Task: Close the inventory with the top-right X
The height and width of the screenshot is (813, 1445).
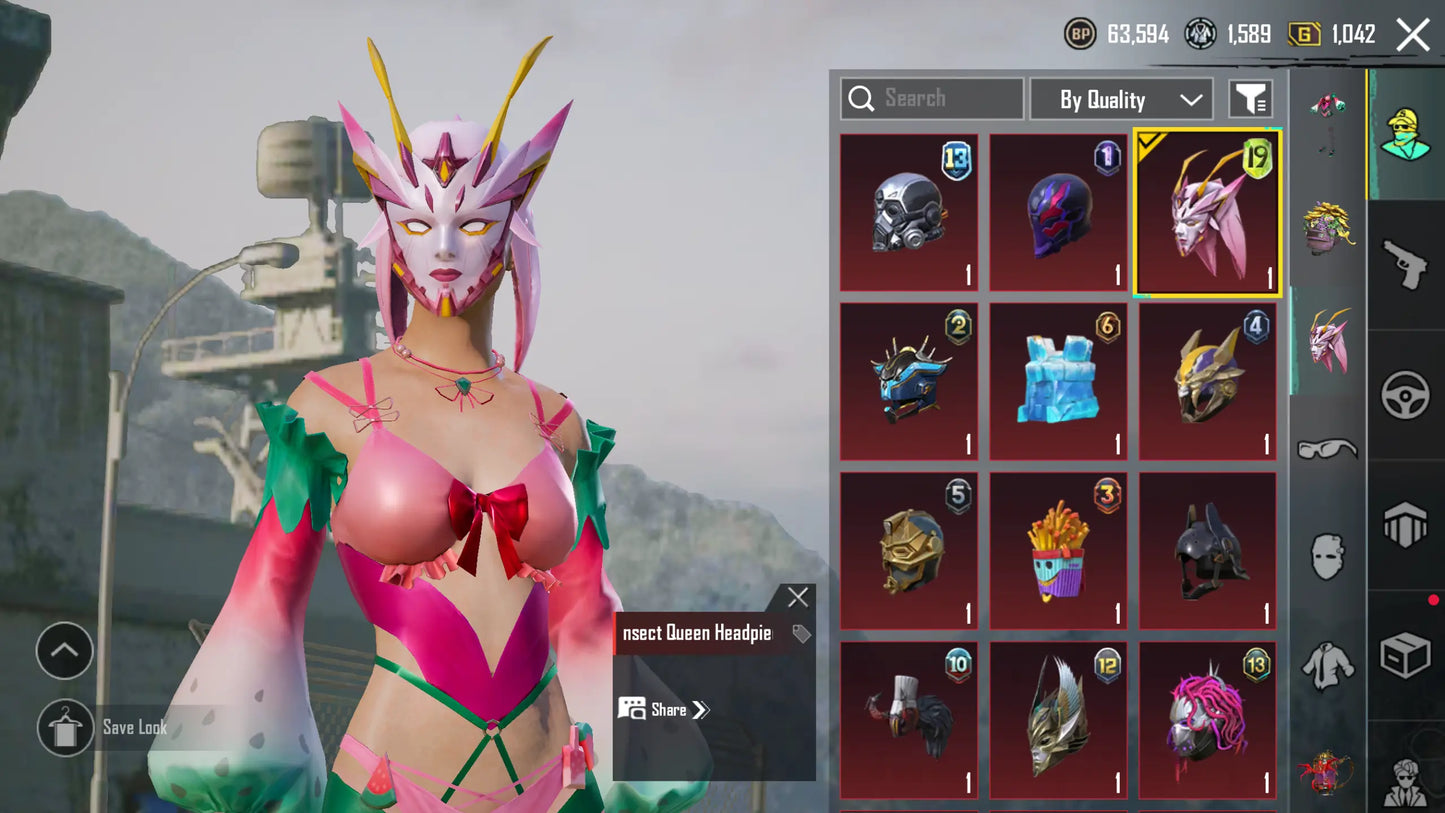Action: pyautogui.click(x=1412, y=35)
